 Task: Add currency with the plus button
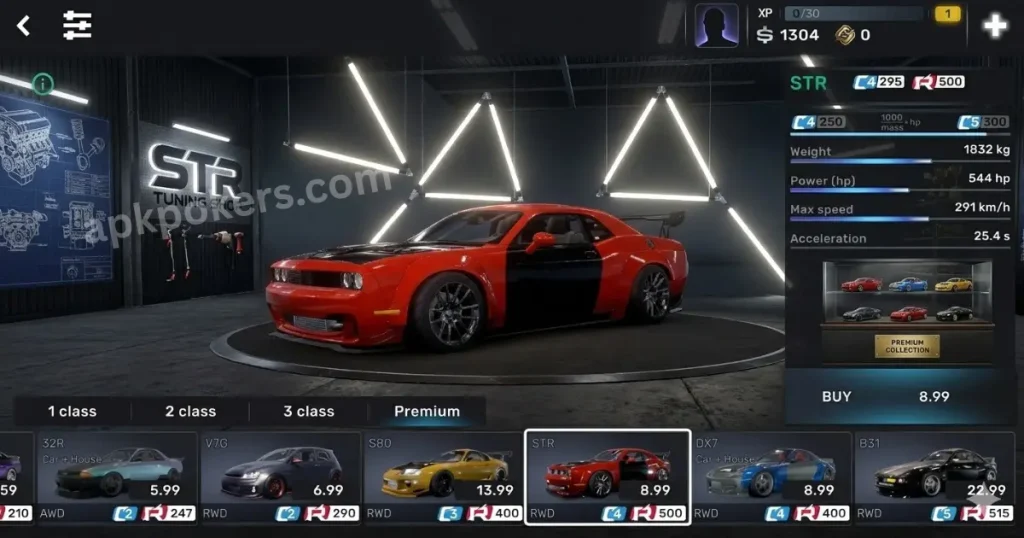click(994, 26)
